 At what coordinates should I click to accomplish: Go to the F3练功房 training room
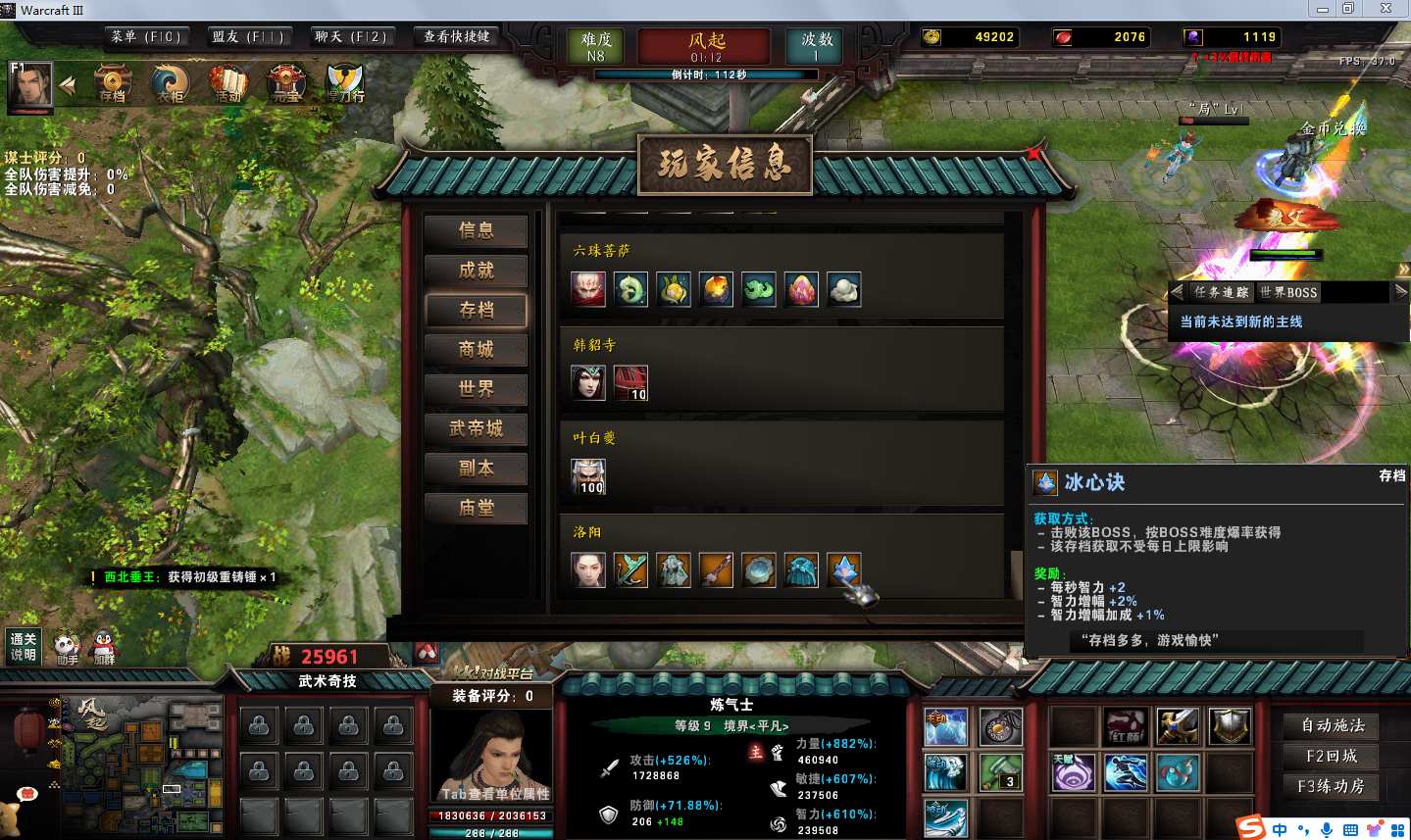1332,786
